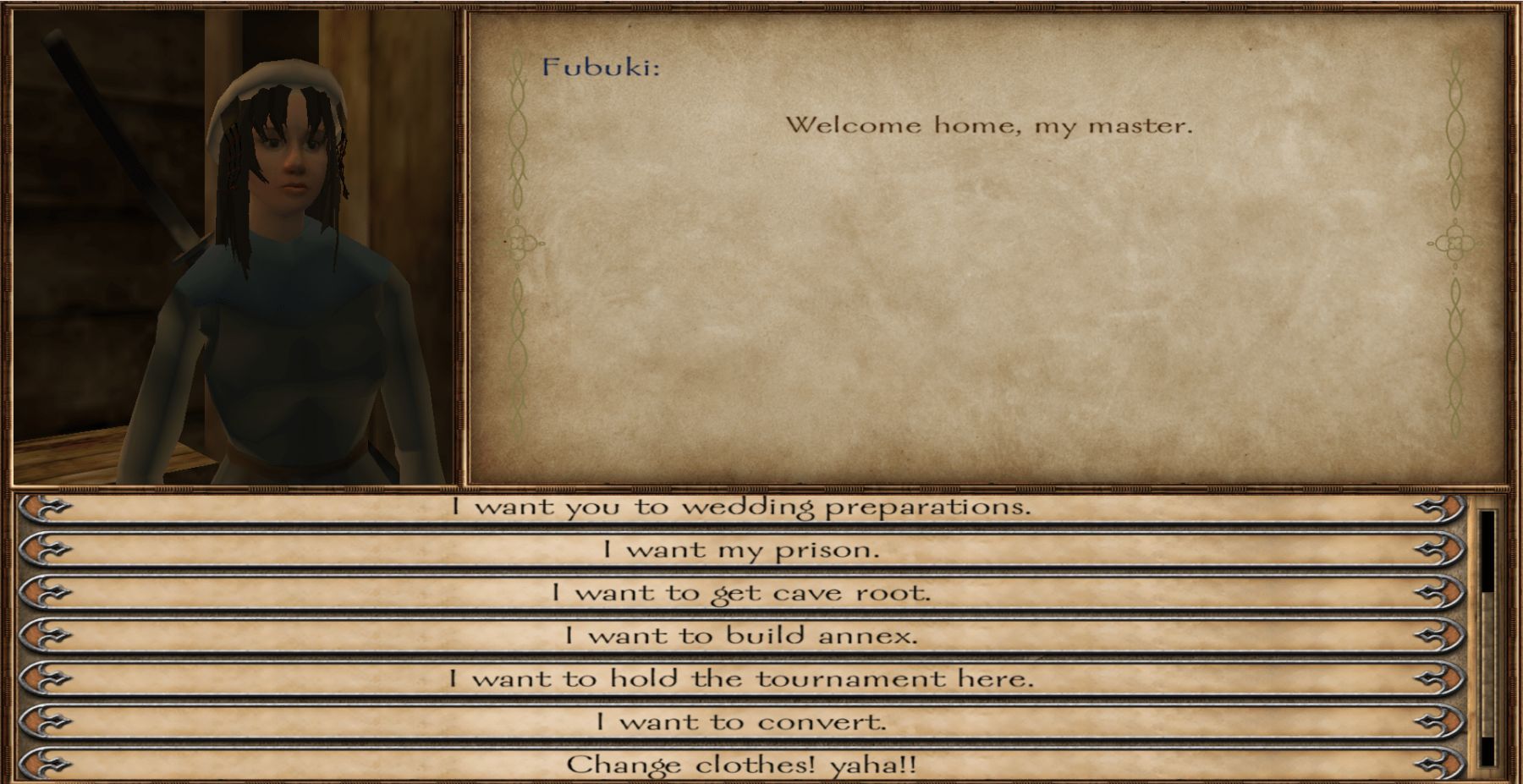The image size is (1523, 784).
Task: Choose the wedding preparations dialogue option
Action: coord(741,507)
